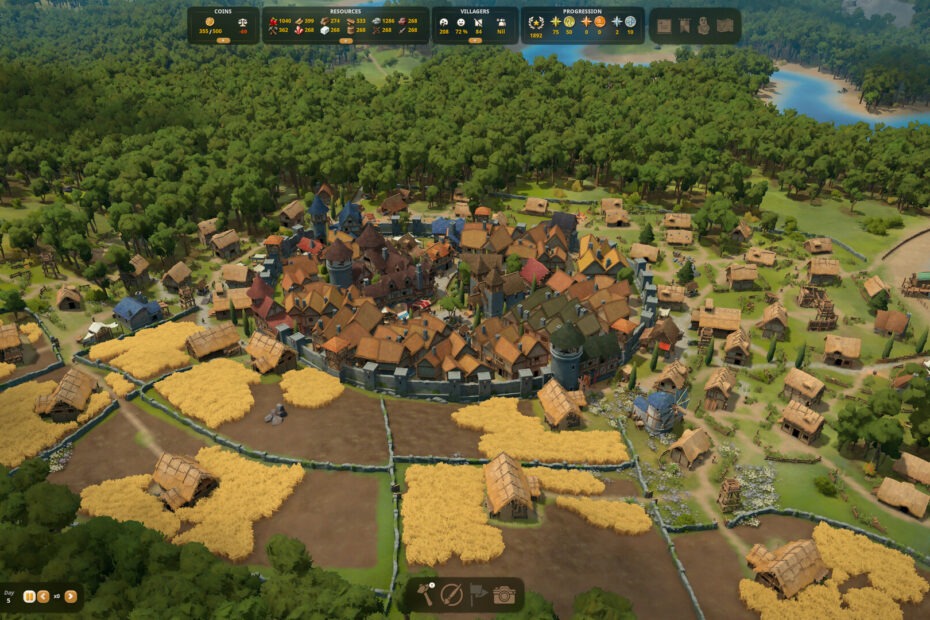Expand the Resources panel arrow
The width and height of the screenshot is (930, 620).
pos(346,41)
